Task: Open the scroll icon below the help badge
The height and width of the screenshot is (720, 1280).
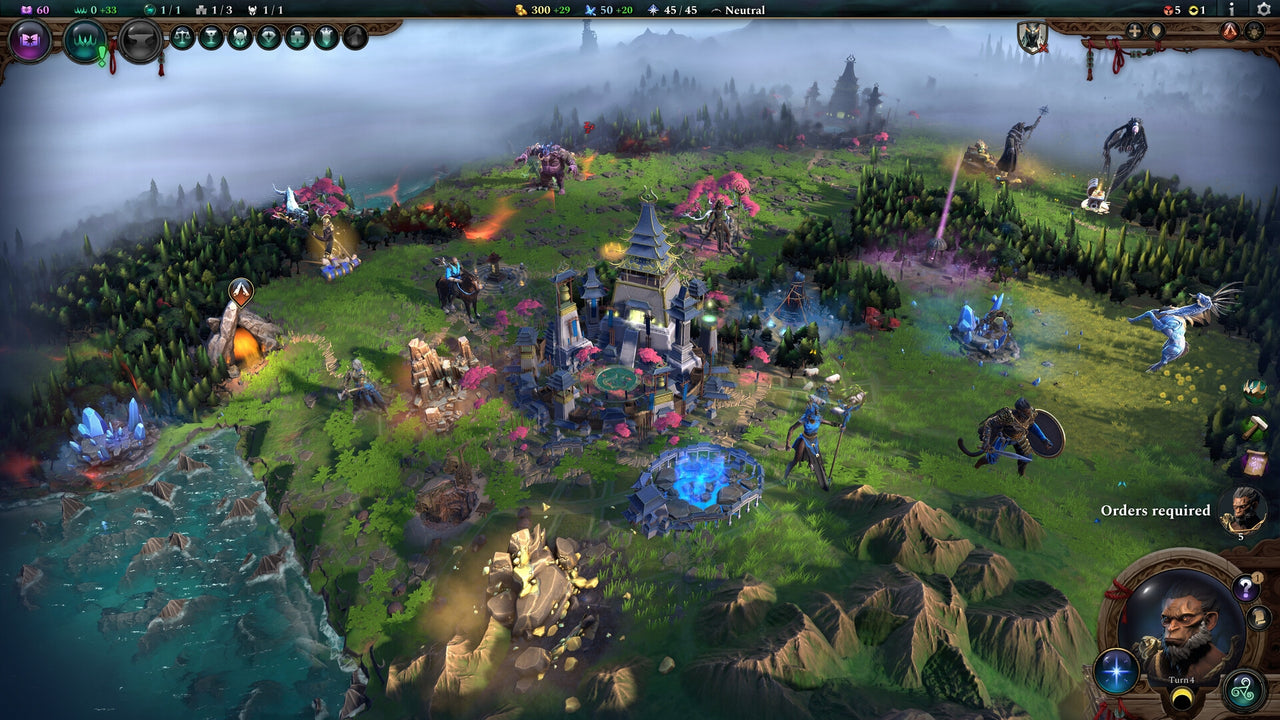Action: [1258, 618]
